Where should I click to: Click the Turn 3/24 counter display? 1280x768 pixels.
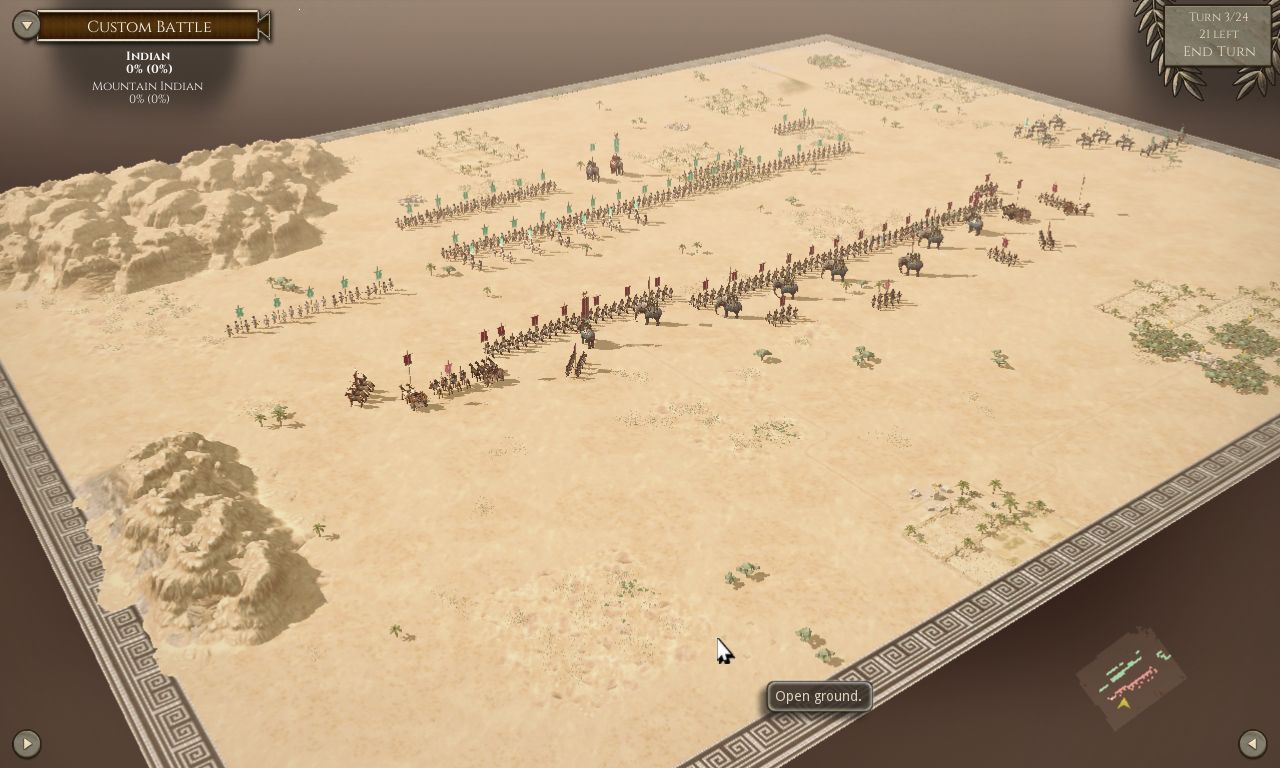tap(1217, 16)
